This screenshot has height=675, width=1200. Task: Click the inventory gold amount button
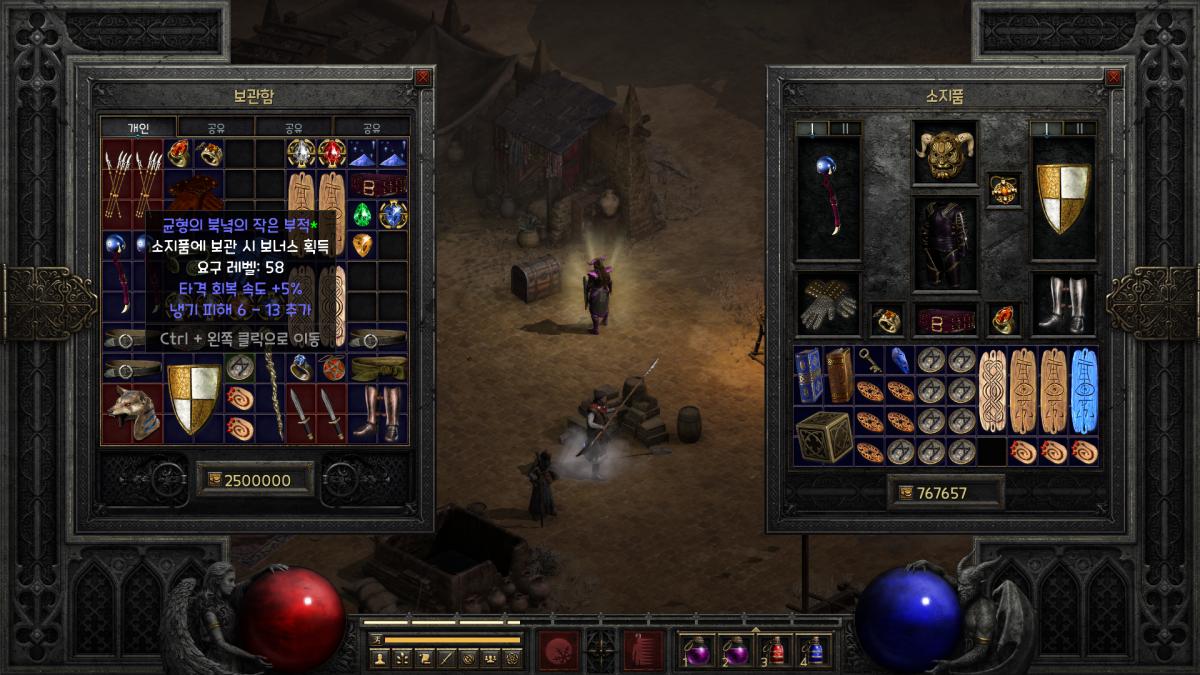click(x=945, y=492)
